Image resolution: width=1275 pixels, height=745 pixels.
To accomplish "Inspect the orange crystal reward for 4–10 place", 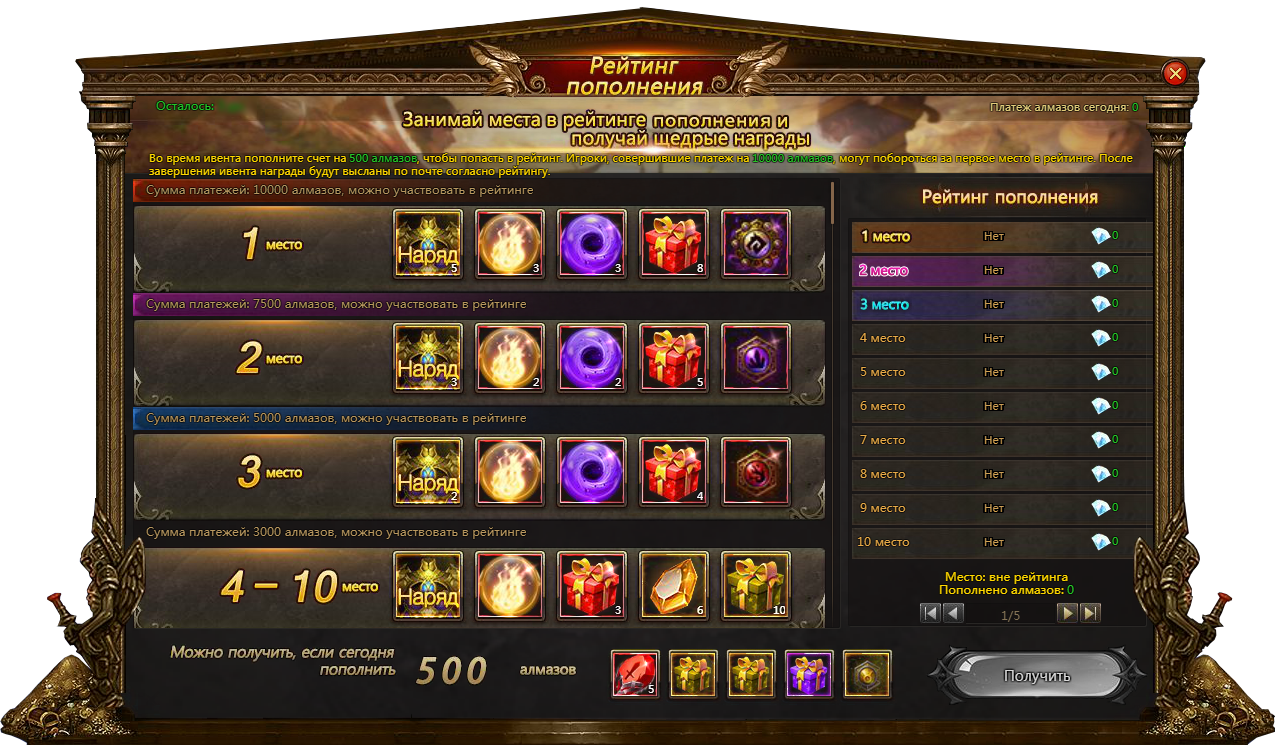I will pyautogui.click(x=674, y=586).
